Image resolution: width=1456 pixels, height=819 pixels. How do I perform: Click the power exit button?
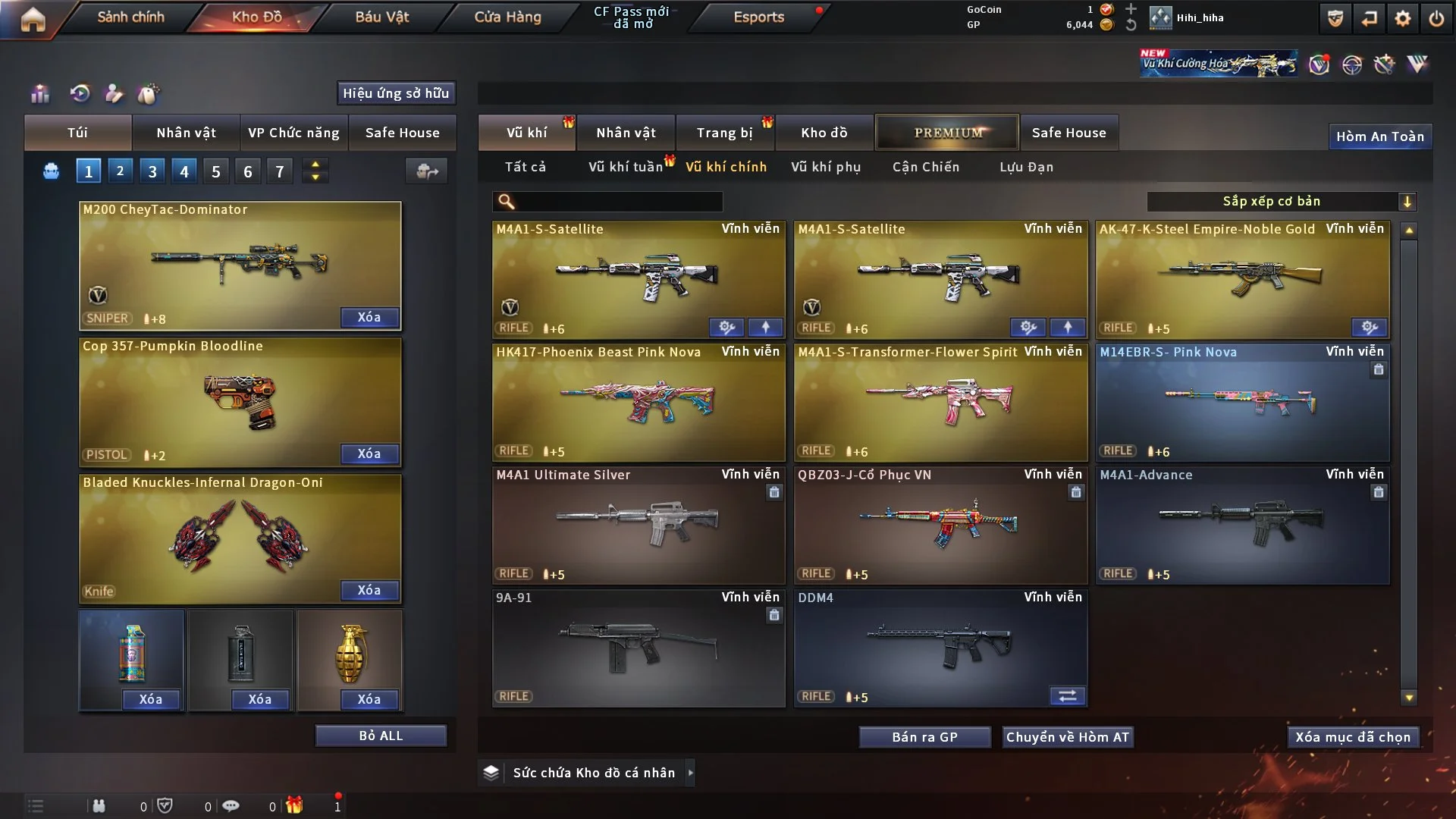click(x=1436, y=18)
